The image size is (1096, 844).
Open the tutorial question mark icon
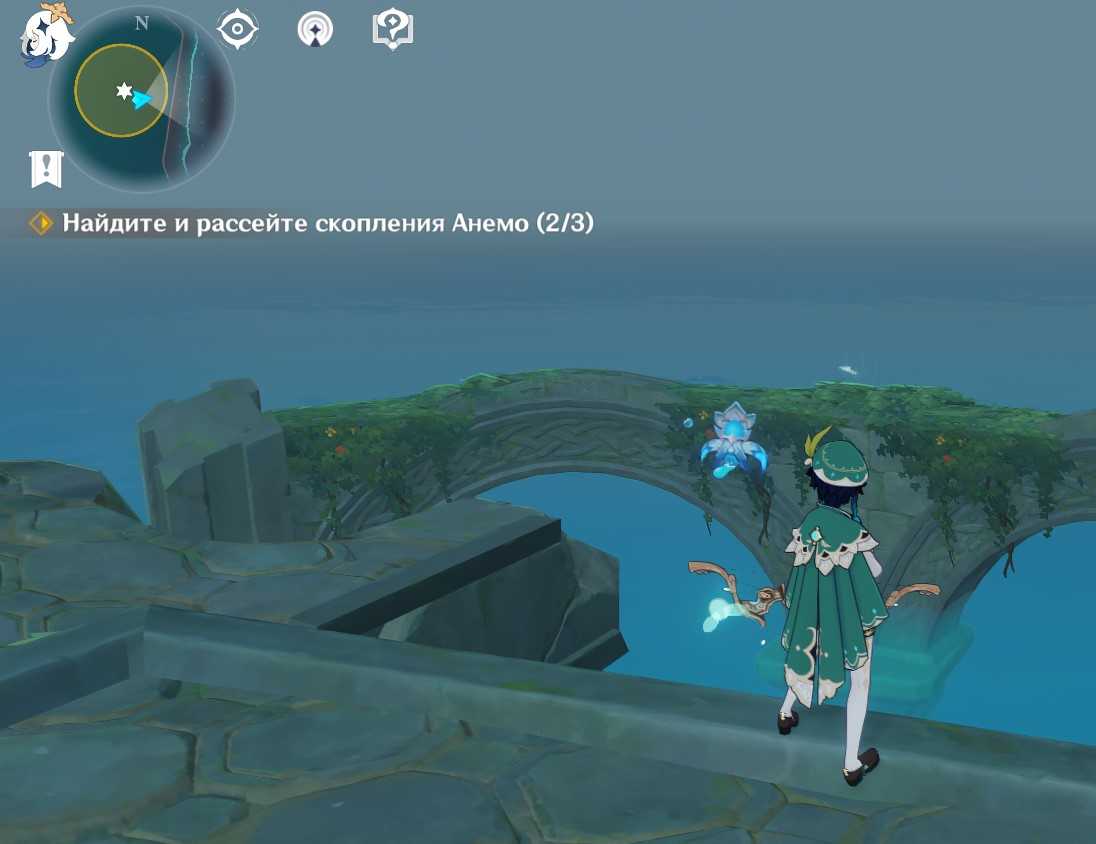click(x=392, y=30)
